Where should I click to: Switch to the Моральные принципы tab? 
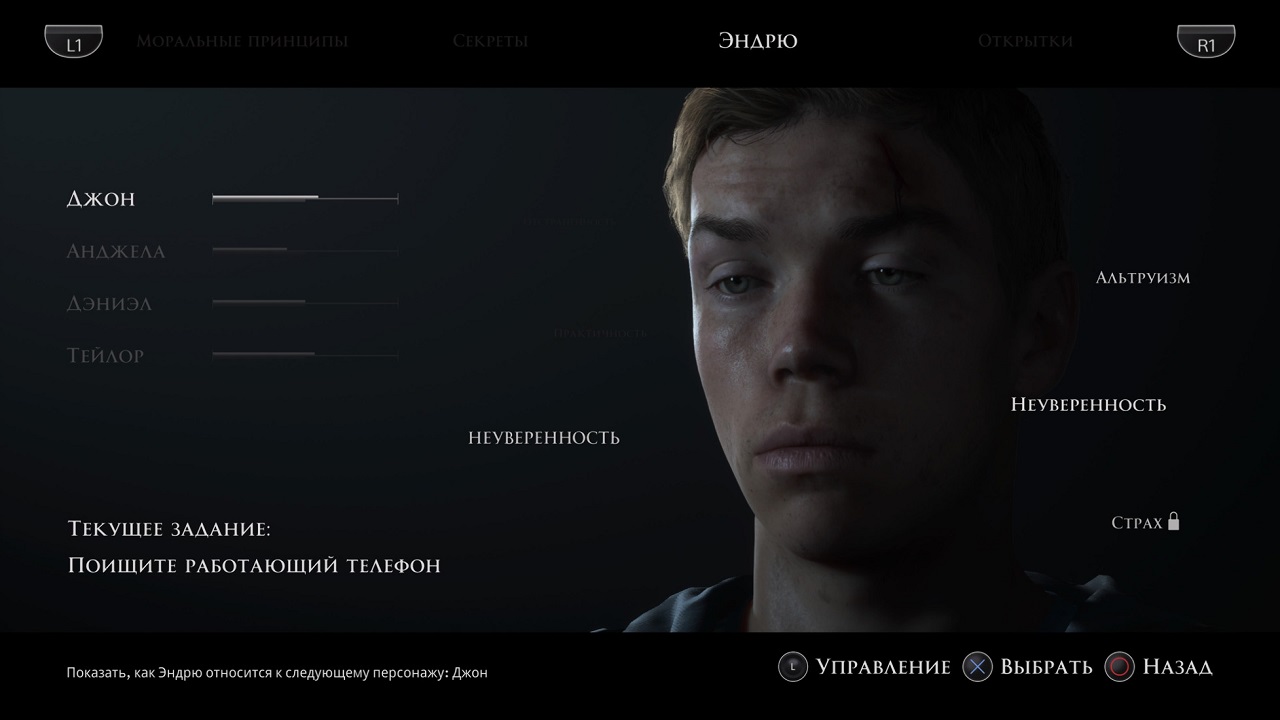click(x=242, y=41)
